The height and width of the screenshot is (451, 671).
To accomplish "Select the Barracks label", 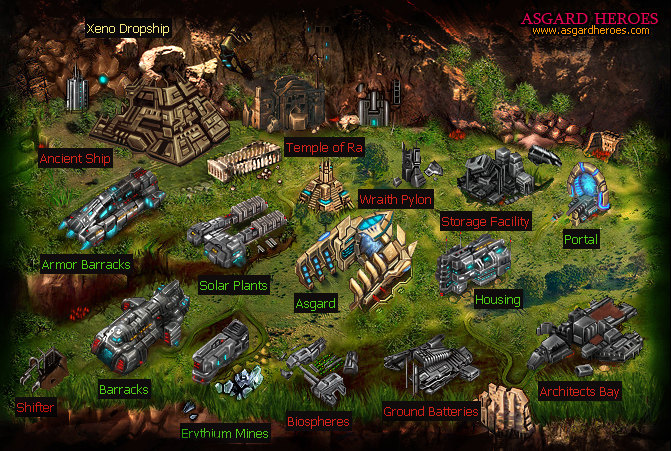I will 124,389.
